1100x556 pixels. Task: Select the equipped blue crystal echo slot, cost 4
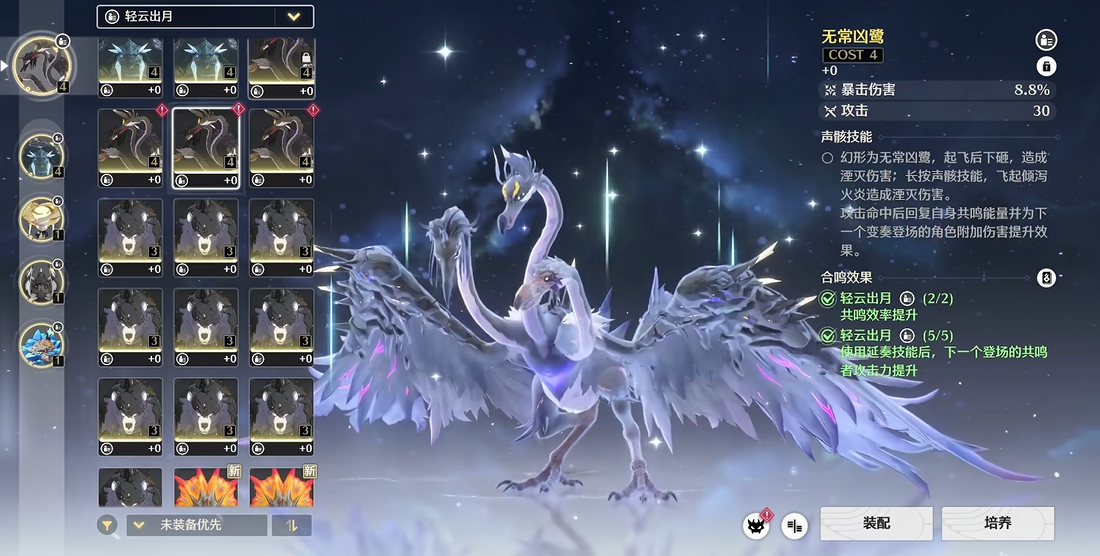point(42,155)
